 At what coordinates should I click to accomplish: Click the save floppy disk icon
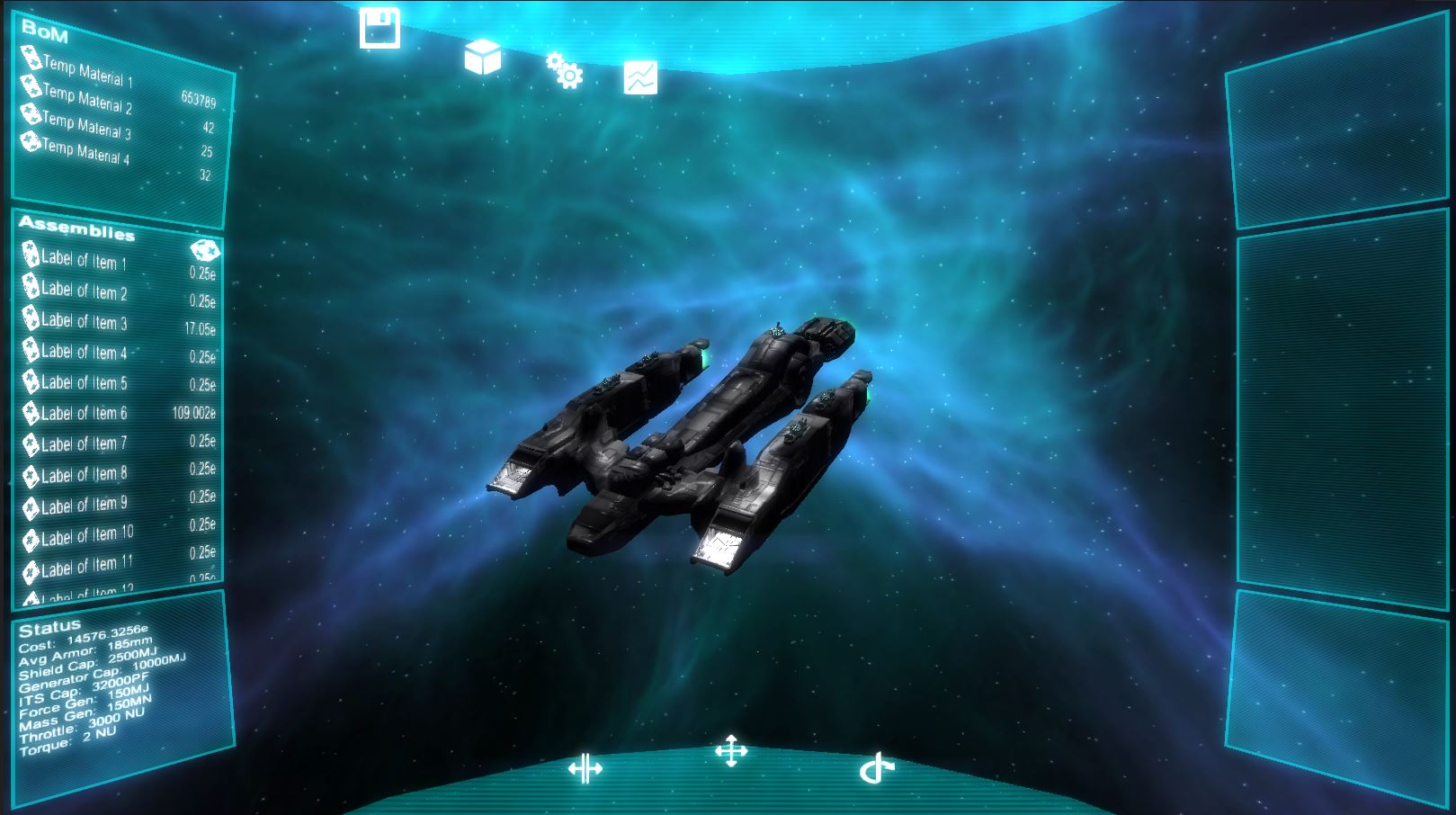[x=381, y=25]
